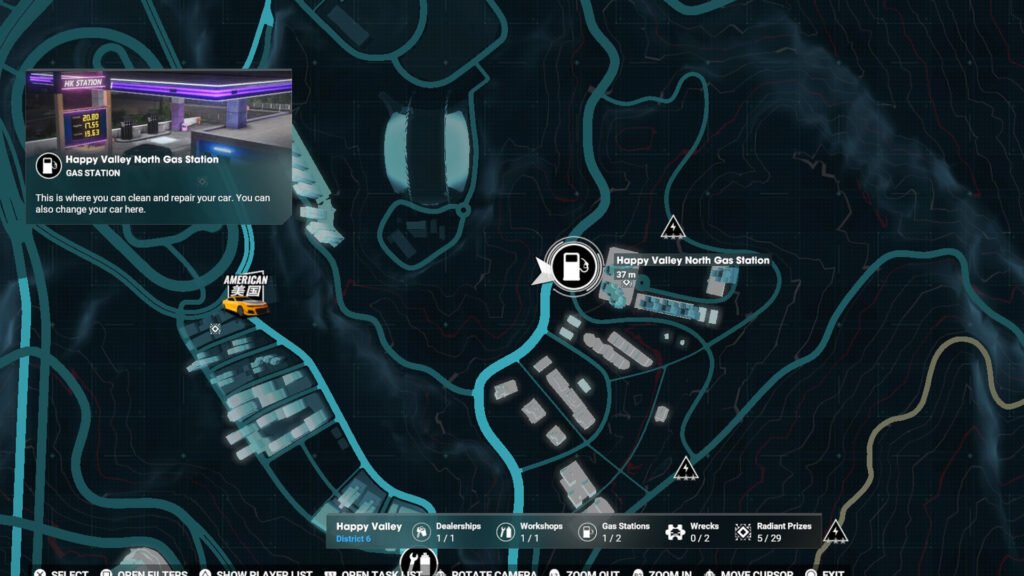Select the lightning triangle beside the Radiant Prizes counter
This screenshot has height=576, width=1024.
point(835,531)
